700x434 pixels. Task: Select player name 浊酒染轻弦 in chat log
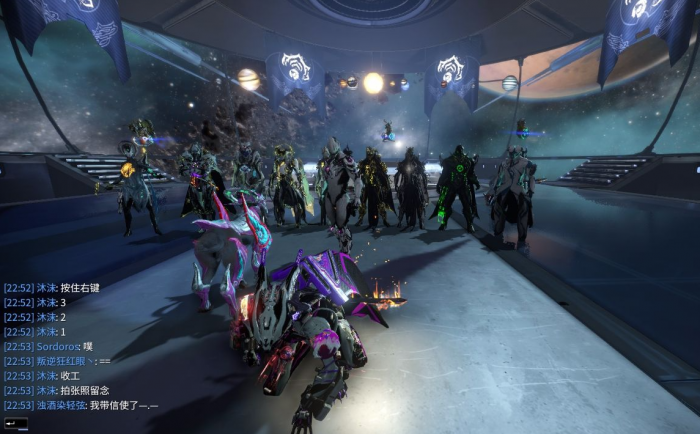click(61, 405)
